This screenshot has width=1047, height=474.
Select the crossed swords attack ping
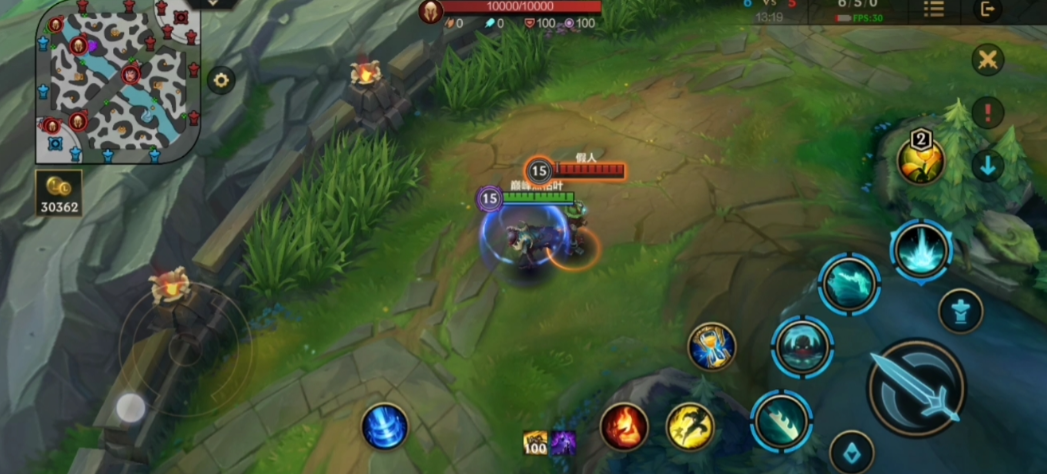(988, 59)
